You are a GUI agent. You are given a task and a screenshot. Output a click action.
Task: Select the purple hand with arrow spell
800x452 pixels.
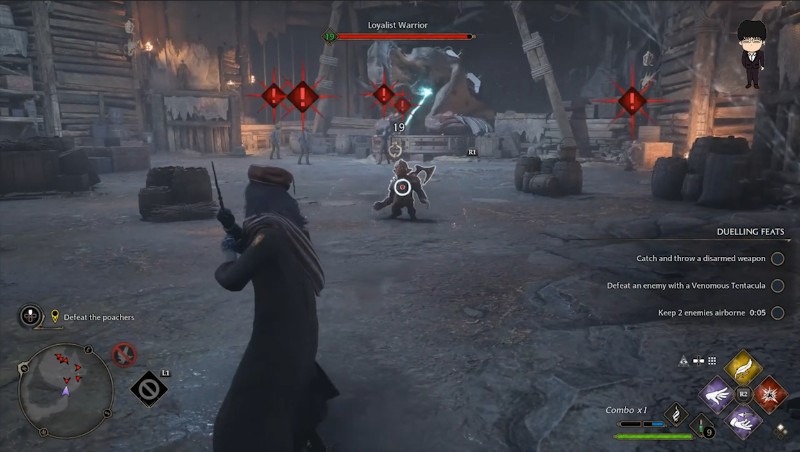[743, 419]
